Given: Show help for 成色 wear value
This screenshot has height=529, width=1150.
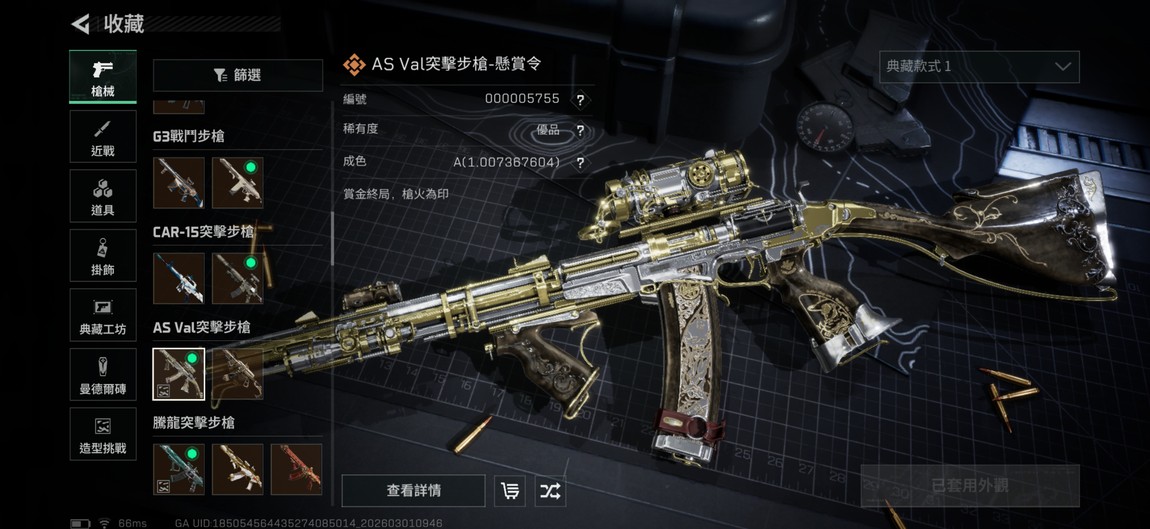Looking at the screenshot, I should pyautogui.click(x=580, y=163).
